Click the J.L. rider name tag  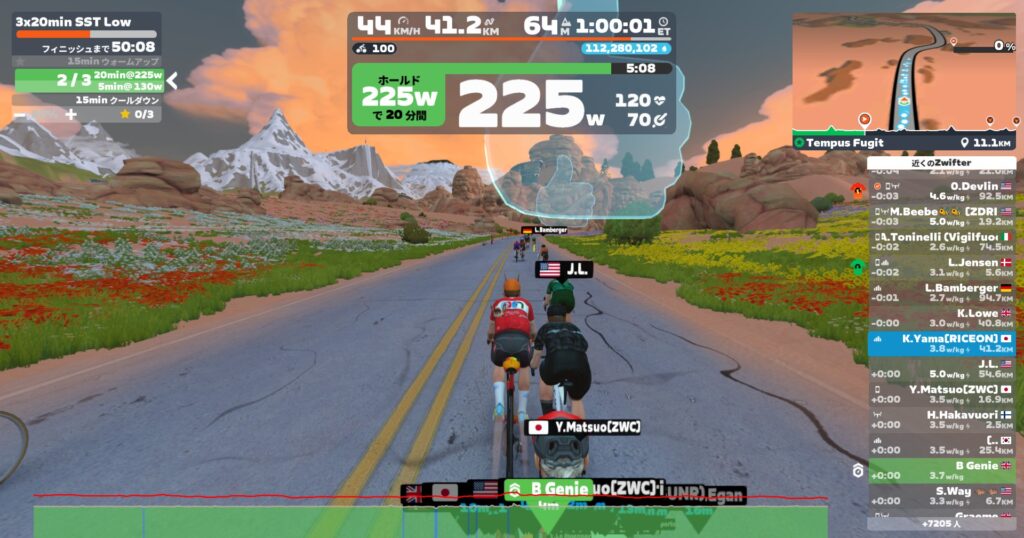565,269
